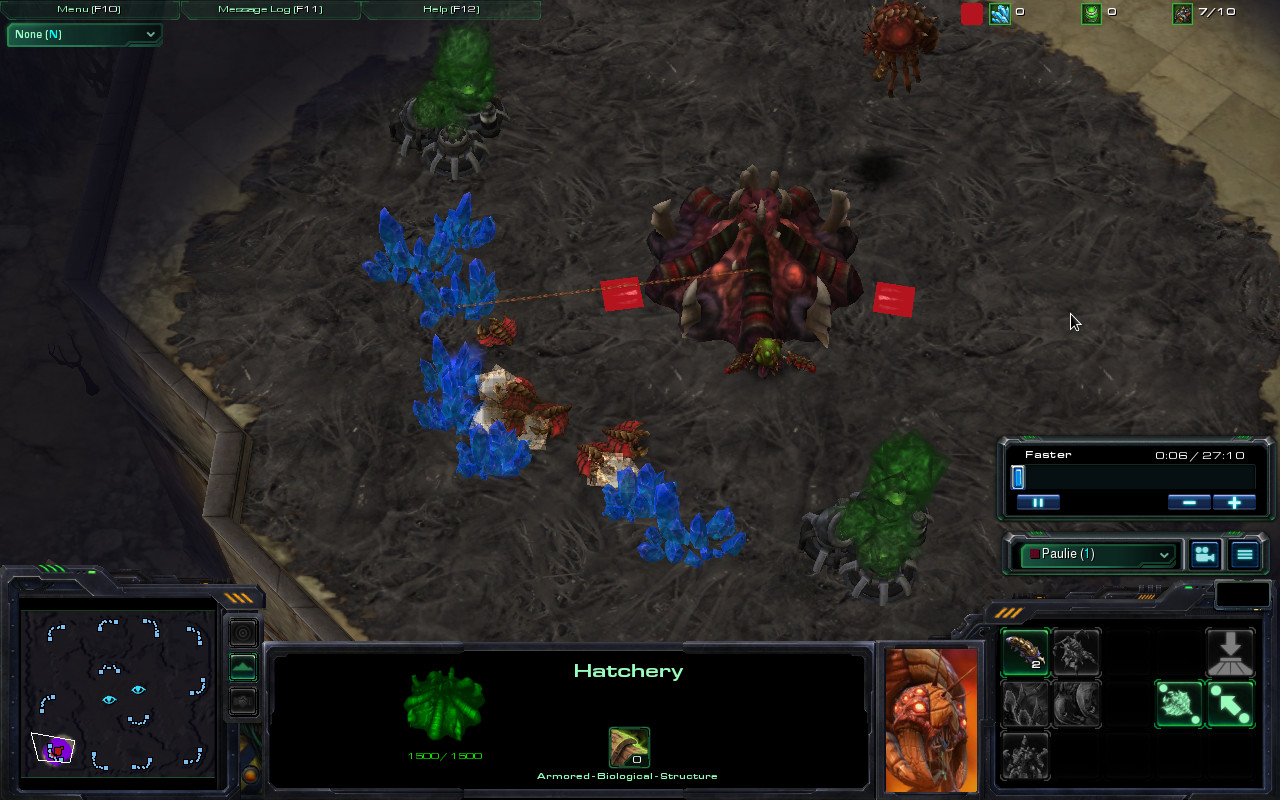
Task: Open the Help (F12) menu
Action: [x=450, y=10]
